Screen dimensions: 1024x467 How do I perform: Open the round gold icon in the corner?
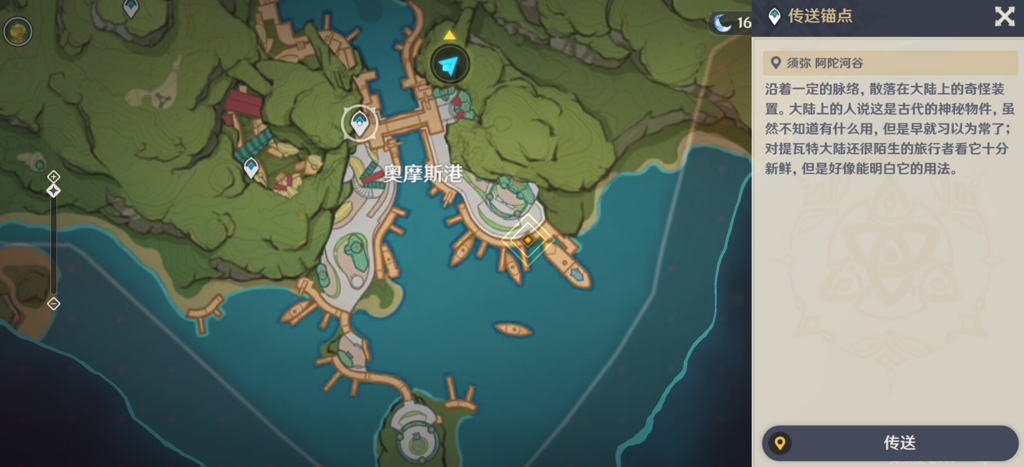pyautogui.click(x=16, y=31)
